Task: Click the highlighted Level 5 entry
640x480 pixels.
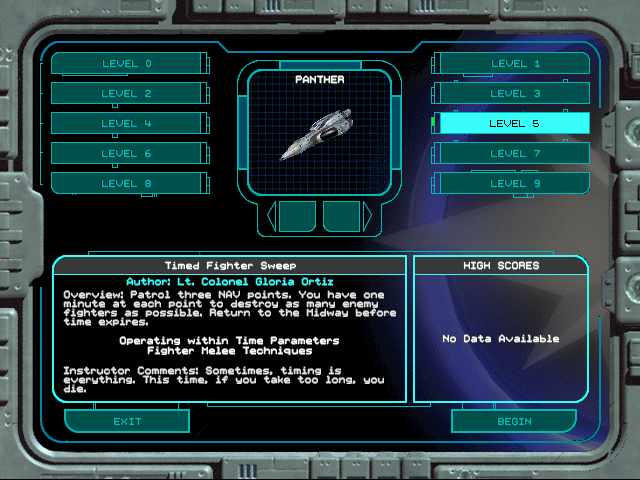Action: [515, 124]
